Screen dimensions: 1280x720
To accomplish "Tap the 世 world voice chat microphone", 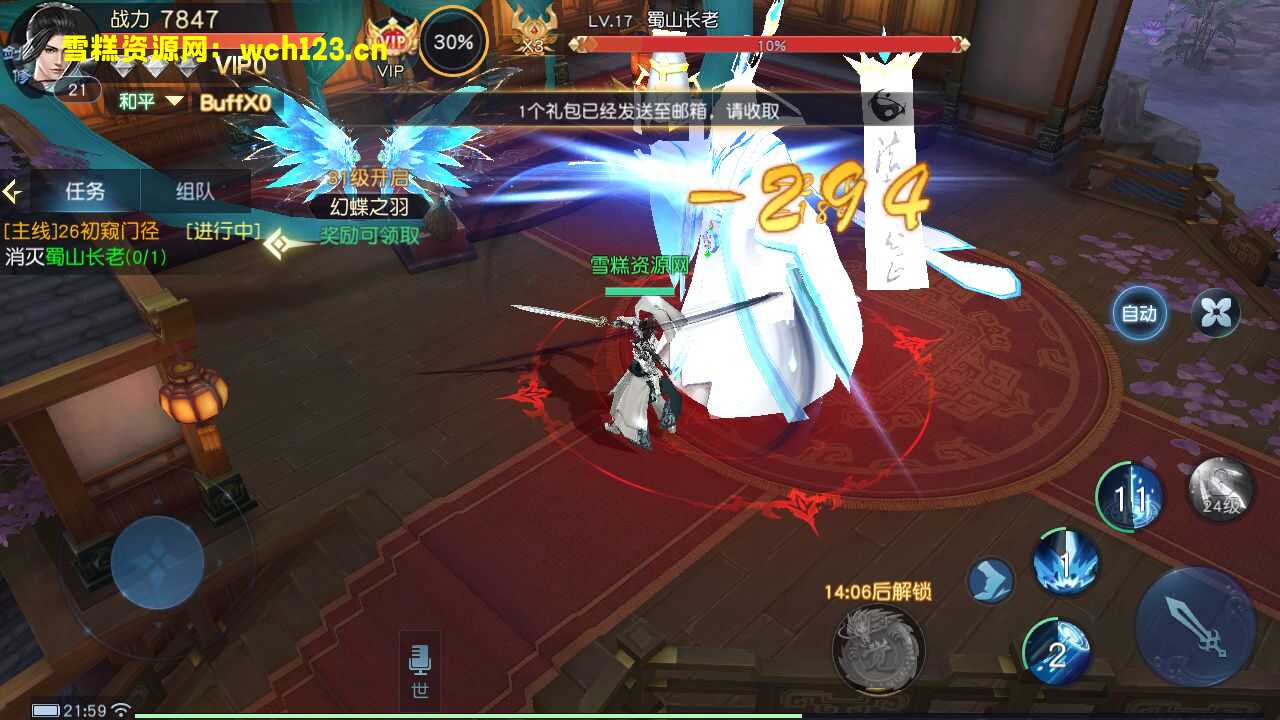I will [420, 670].
